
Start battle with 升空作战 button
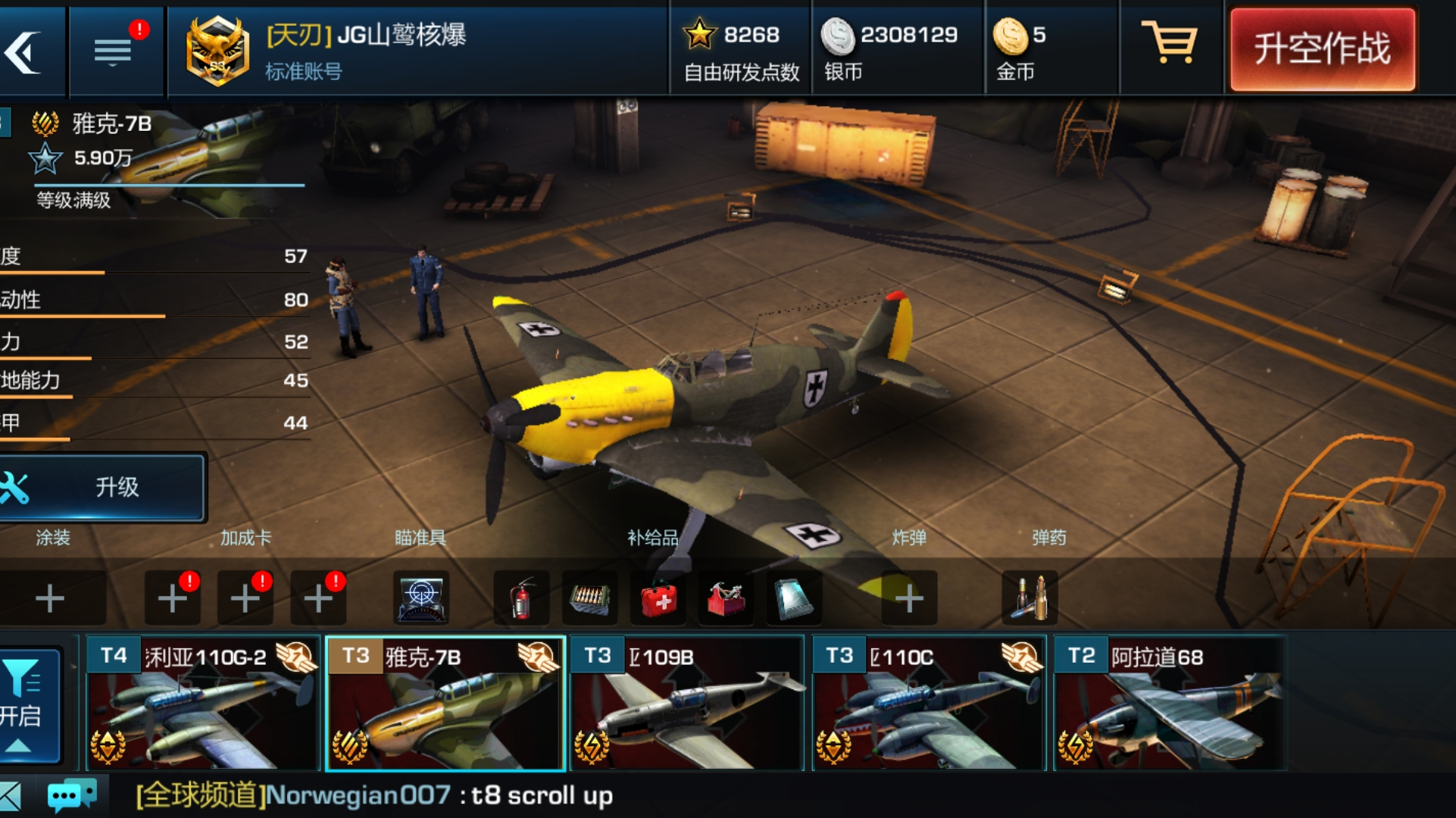1322,50
